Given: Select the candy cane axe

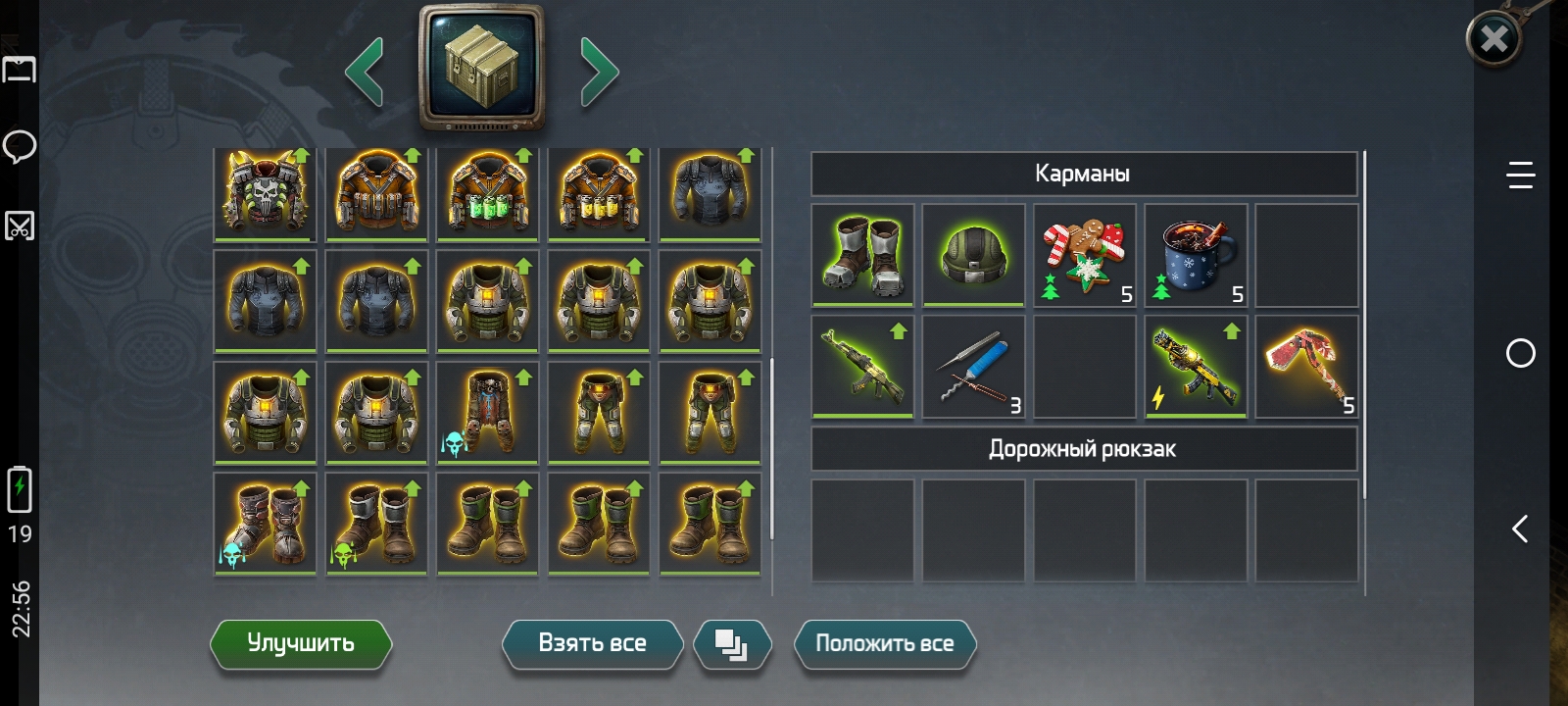Looking at the screenshot, I should (x=1306, y=367).
